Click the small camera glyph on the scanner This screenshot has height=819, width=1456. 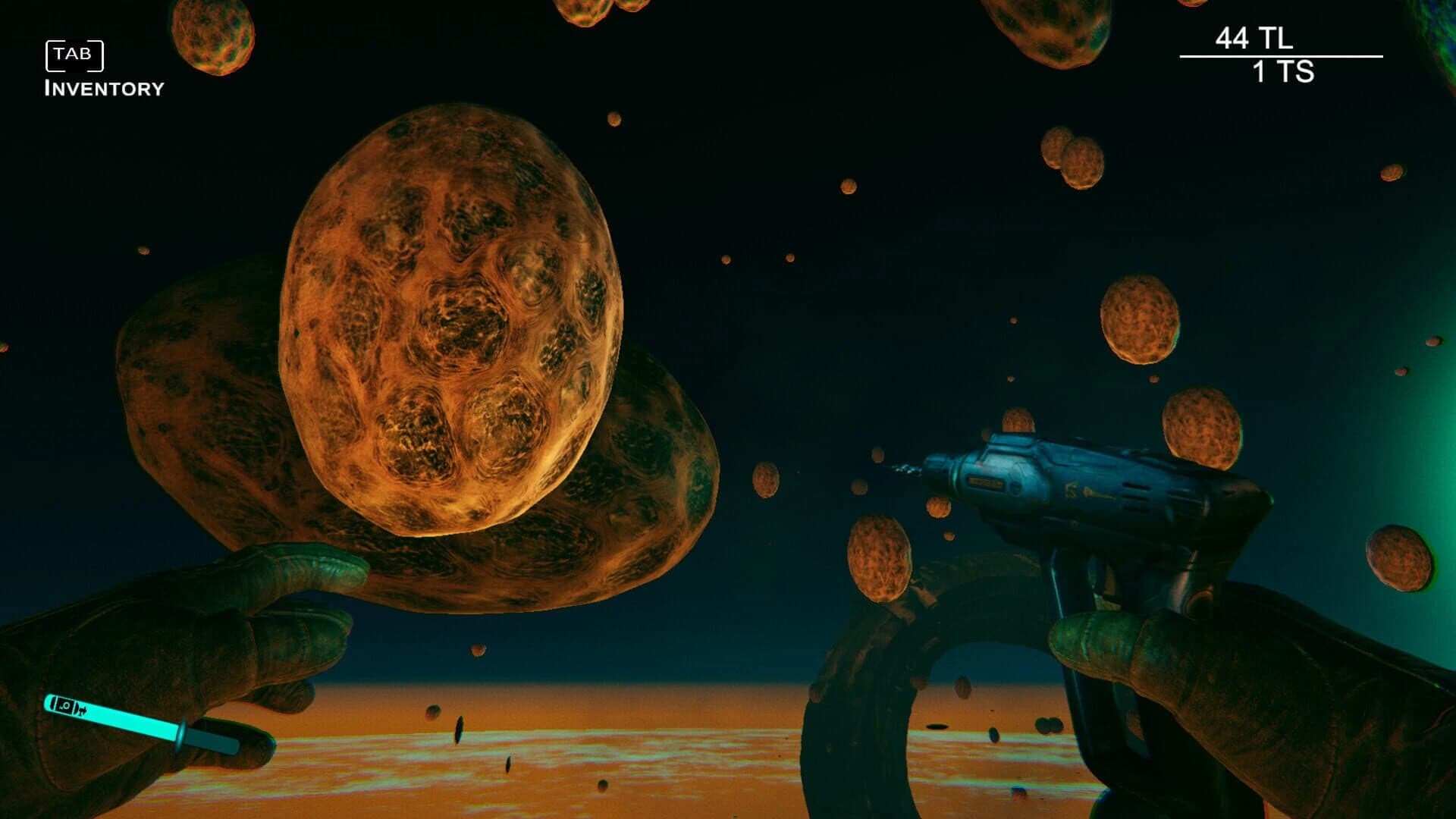(65, 705)
